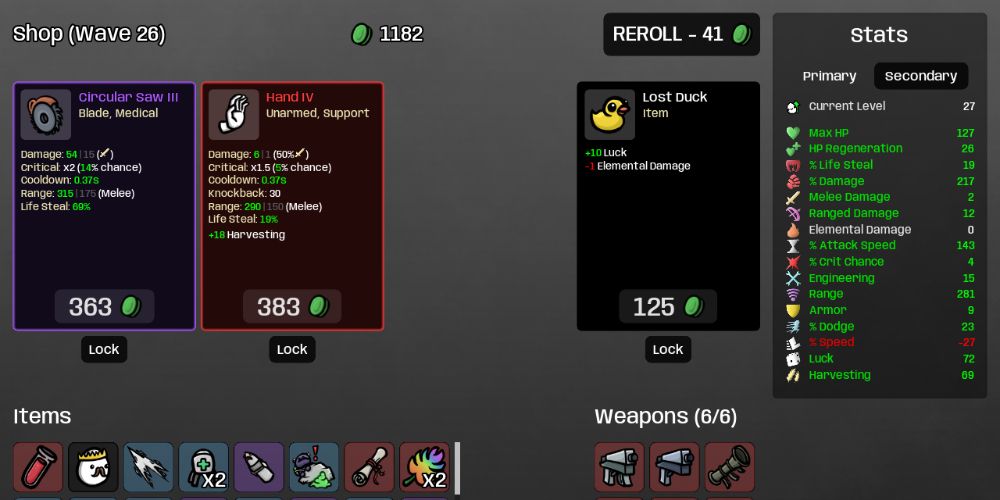
Task: Switch to the Primary stats tab
Action: (829, 76)
